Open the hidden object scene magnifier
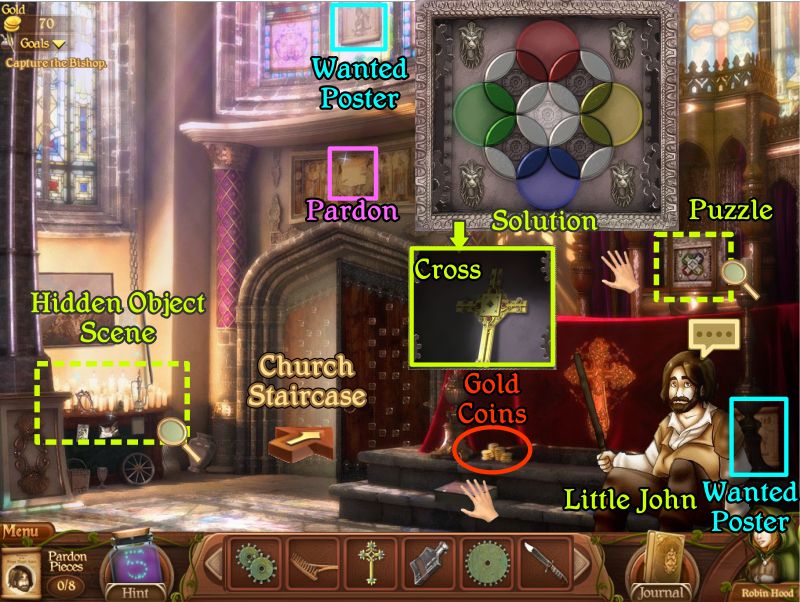 [174, 431]
